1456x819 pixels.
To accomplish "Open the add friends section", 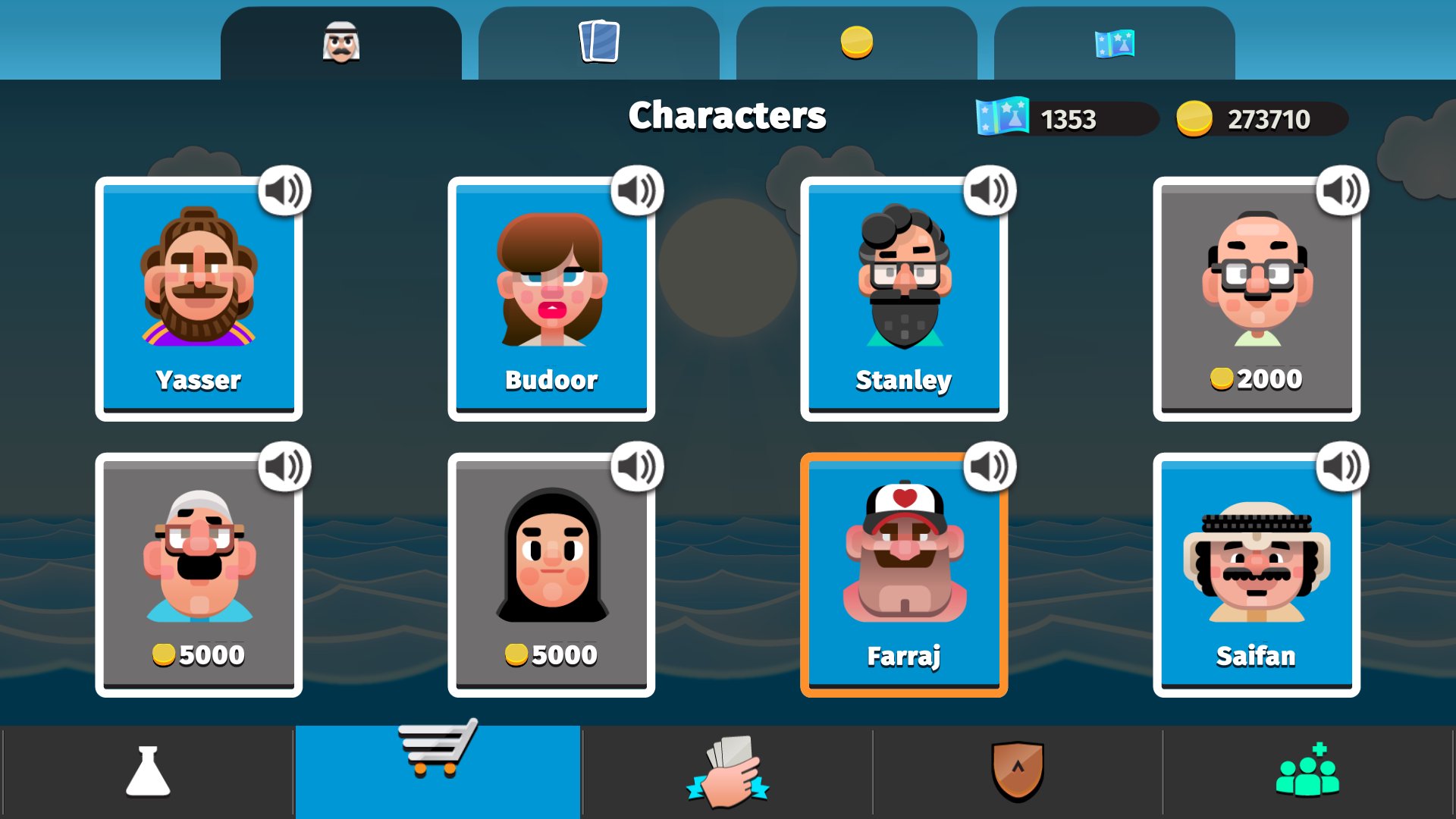I will pyautogui.click(x=1307, y=772).
